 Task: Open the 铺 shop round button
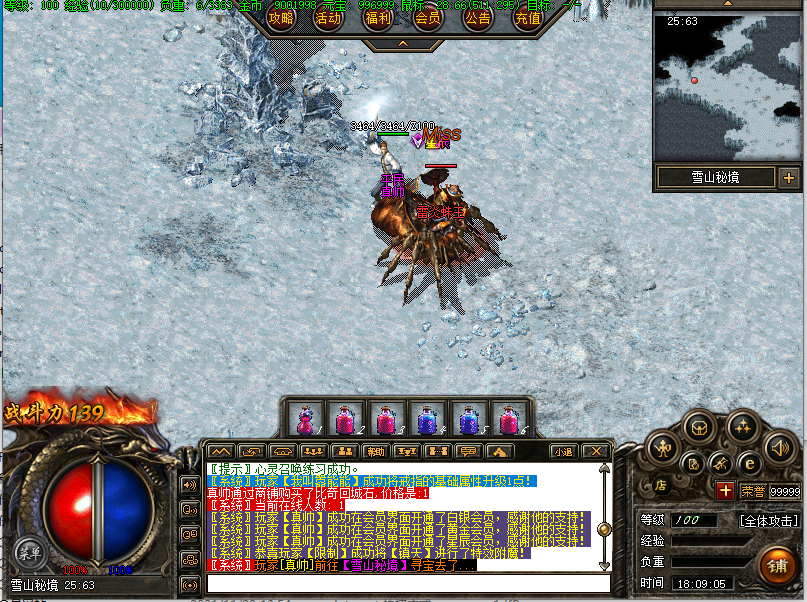[x=776, y=565]
